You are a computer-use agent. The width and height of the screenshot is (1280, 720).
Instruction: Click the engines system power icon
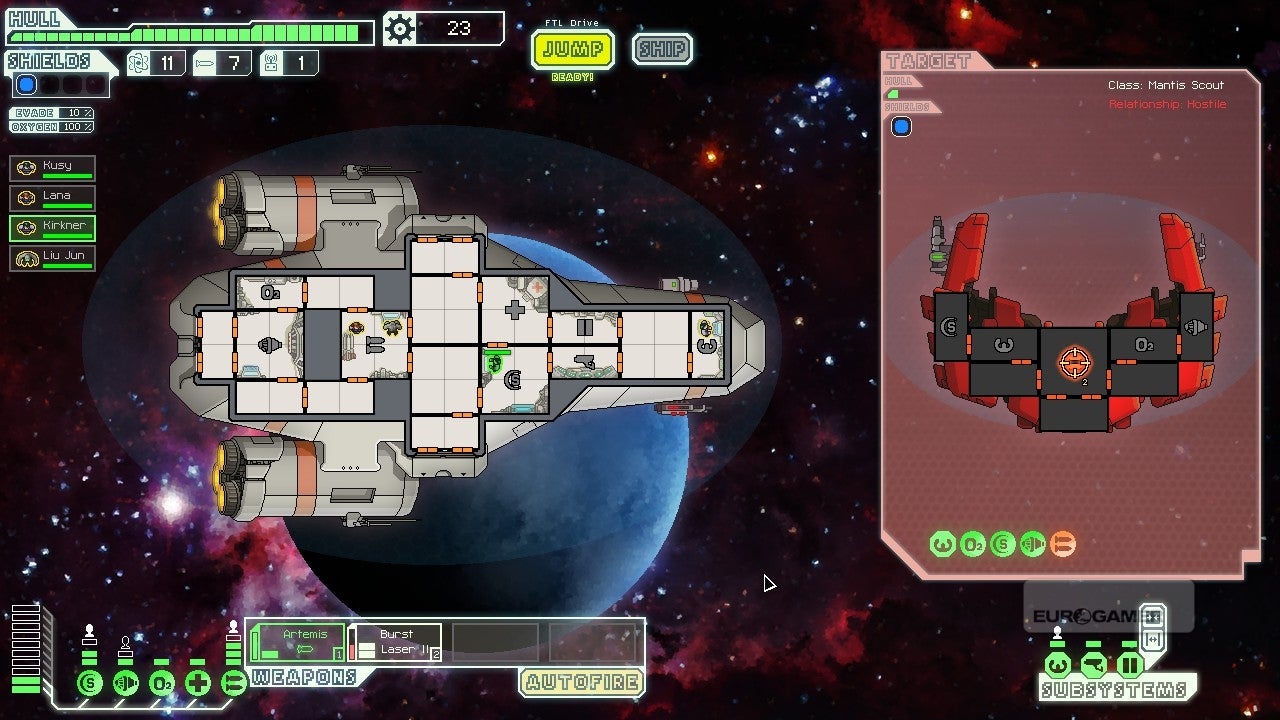[x=125, y=684]
